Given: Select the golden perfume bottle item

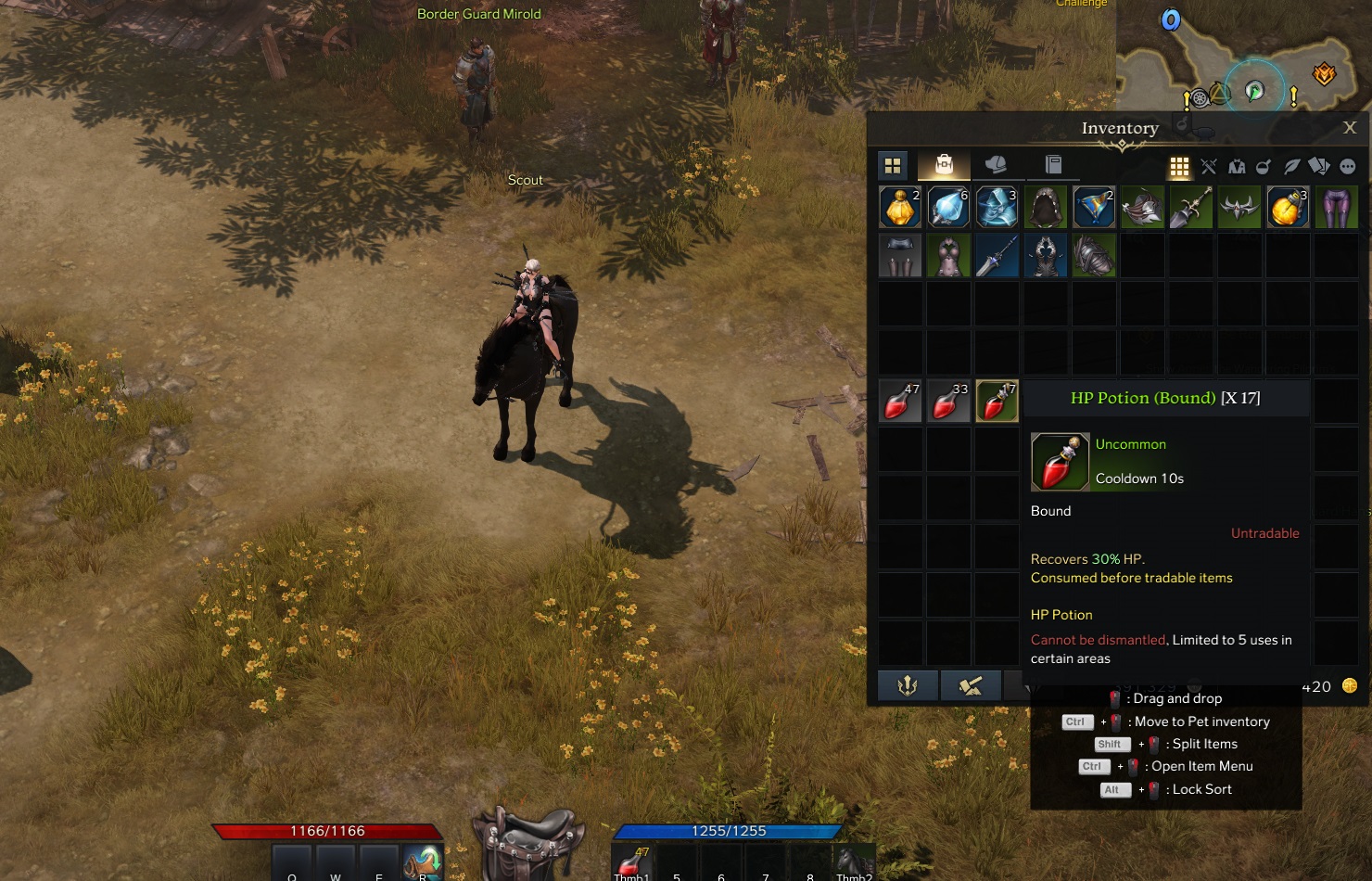Looking at the screenshot, I should click(x=900, y=207).
